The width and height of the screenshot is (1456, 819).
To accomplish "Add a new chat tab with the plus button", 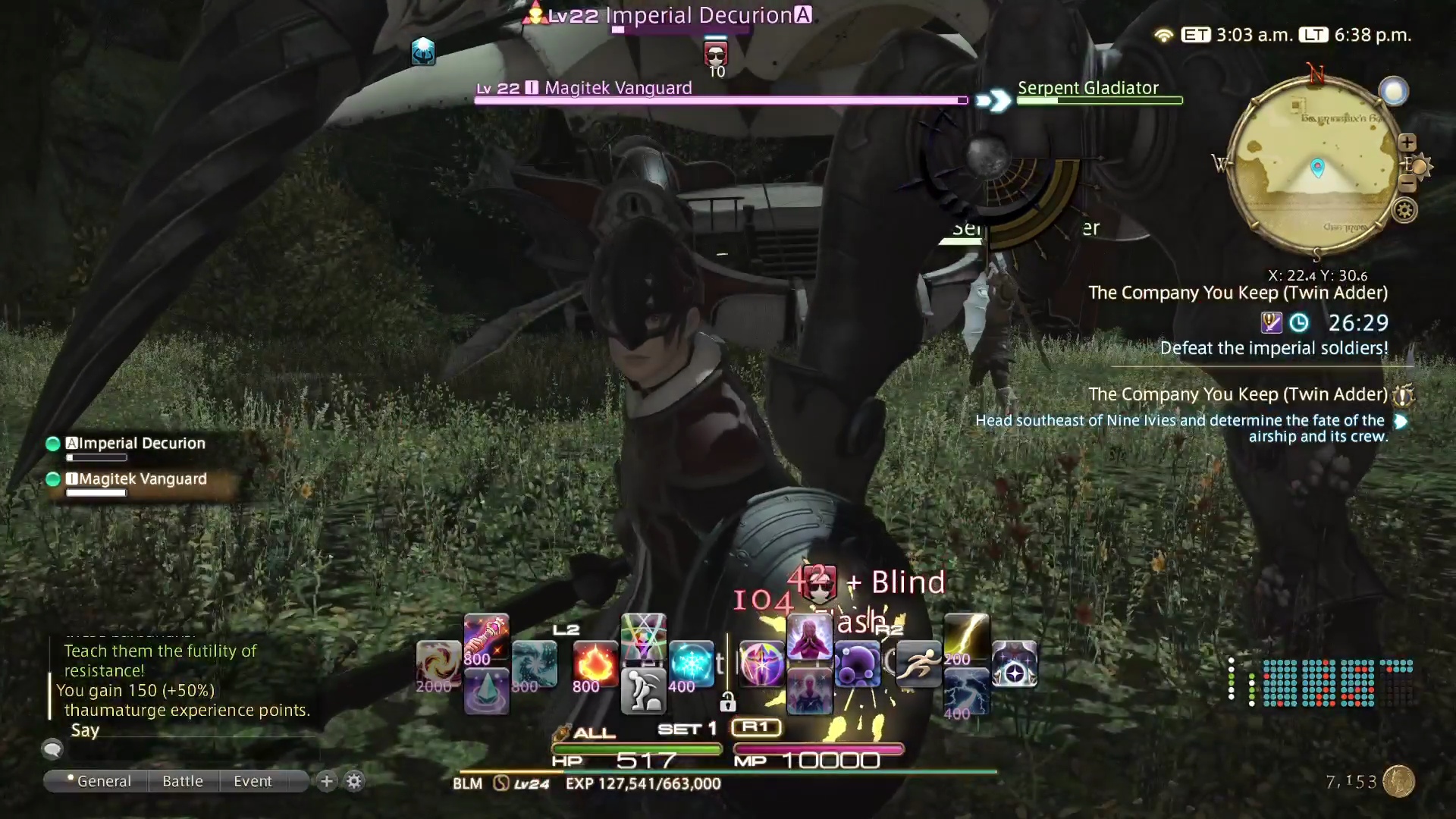I will click(x=326, y=780).
